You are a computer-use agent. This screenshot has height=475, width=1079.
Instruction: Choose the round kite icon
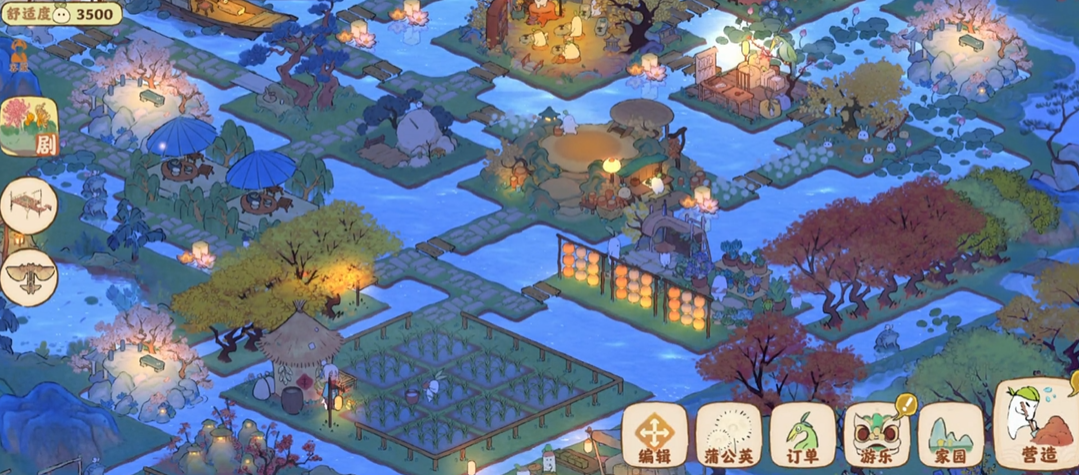click(28, 276)
